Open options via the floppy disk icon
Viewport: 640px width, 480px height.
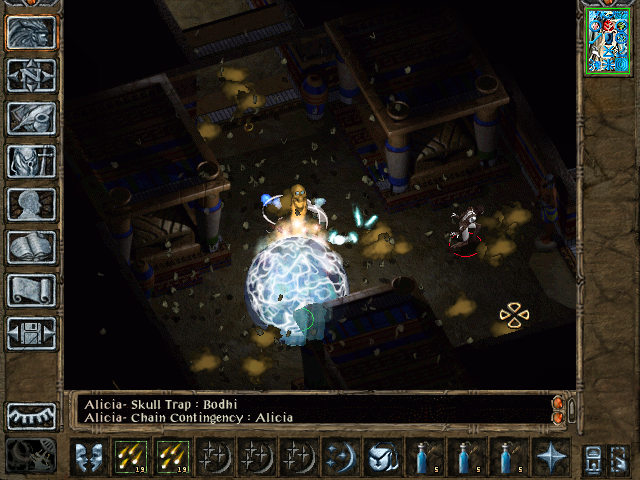[31, 333]
